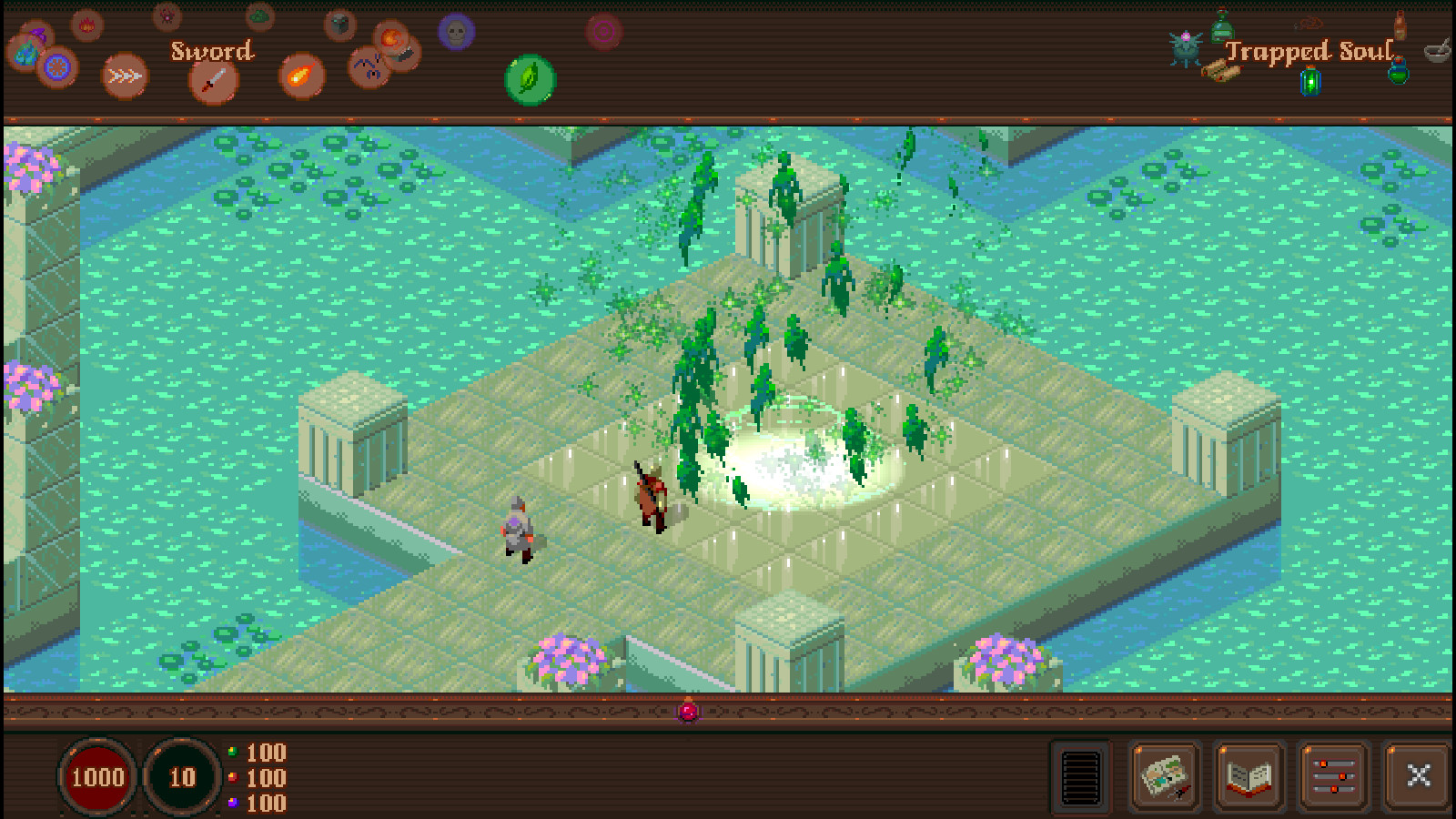The height and width of the screenshot is (819, 1456).
Task: Select the Sword ability icon
Action: [214, 82]
